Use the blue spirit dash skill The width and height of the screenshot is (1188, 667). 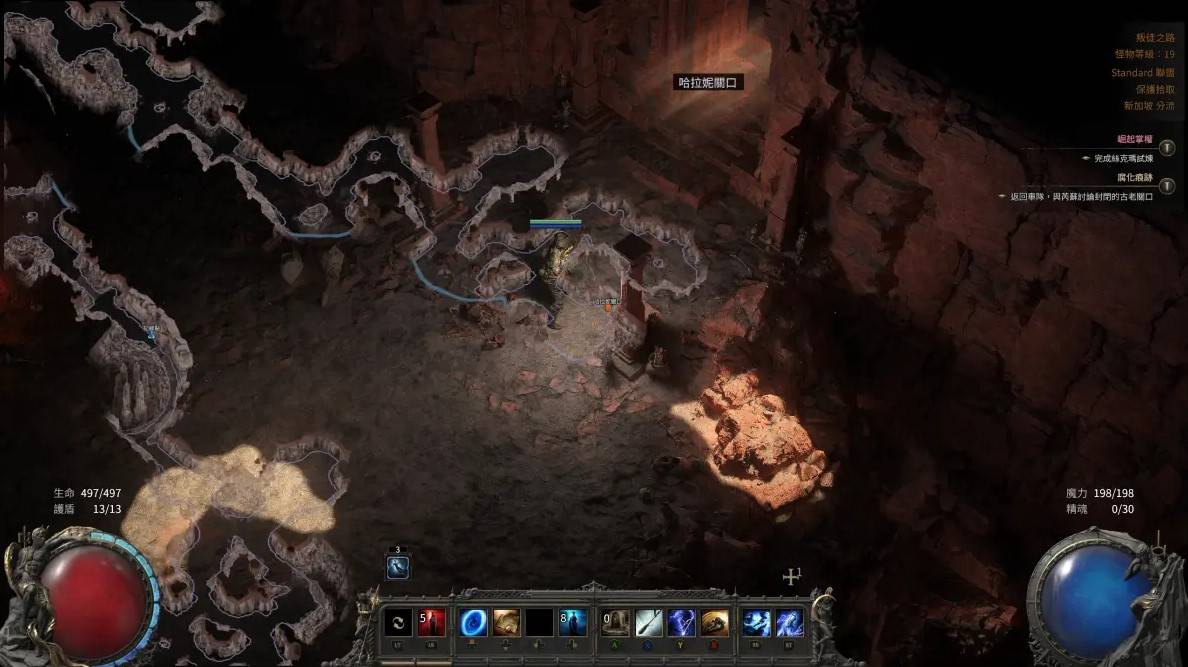point(757,623)
